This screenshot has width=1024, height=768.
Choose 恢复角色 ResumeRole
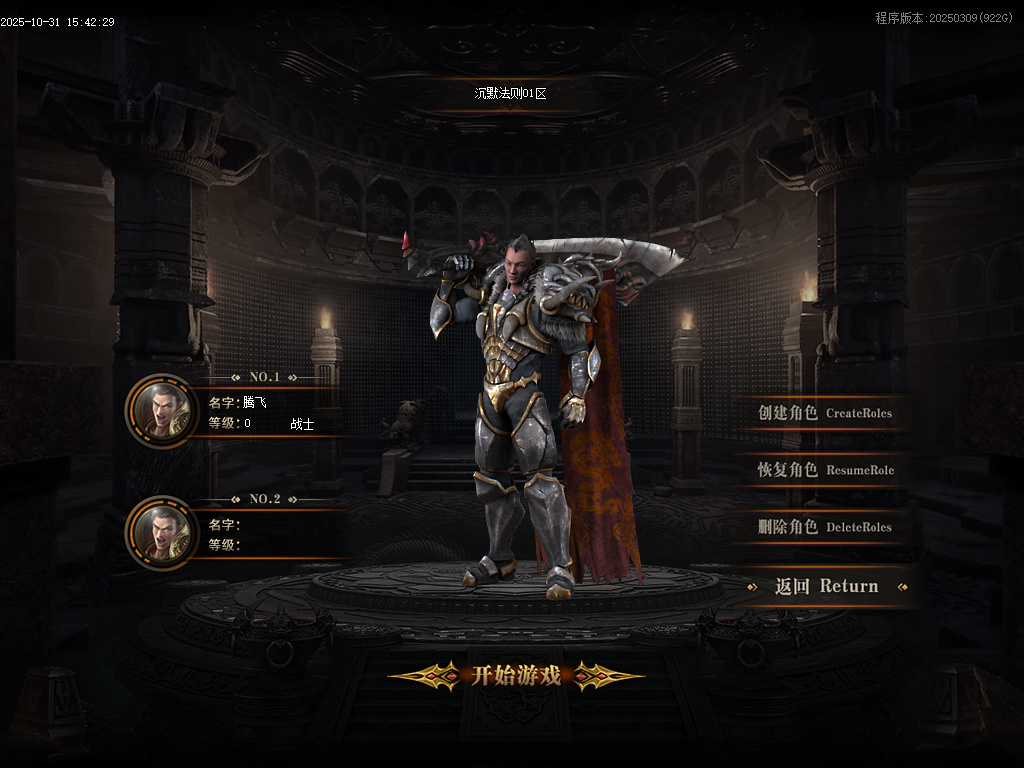(825, 470)
